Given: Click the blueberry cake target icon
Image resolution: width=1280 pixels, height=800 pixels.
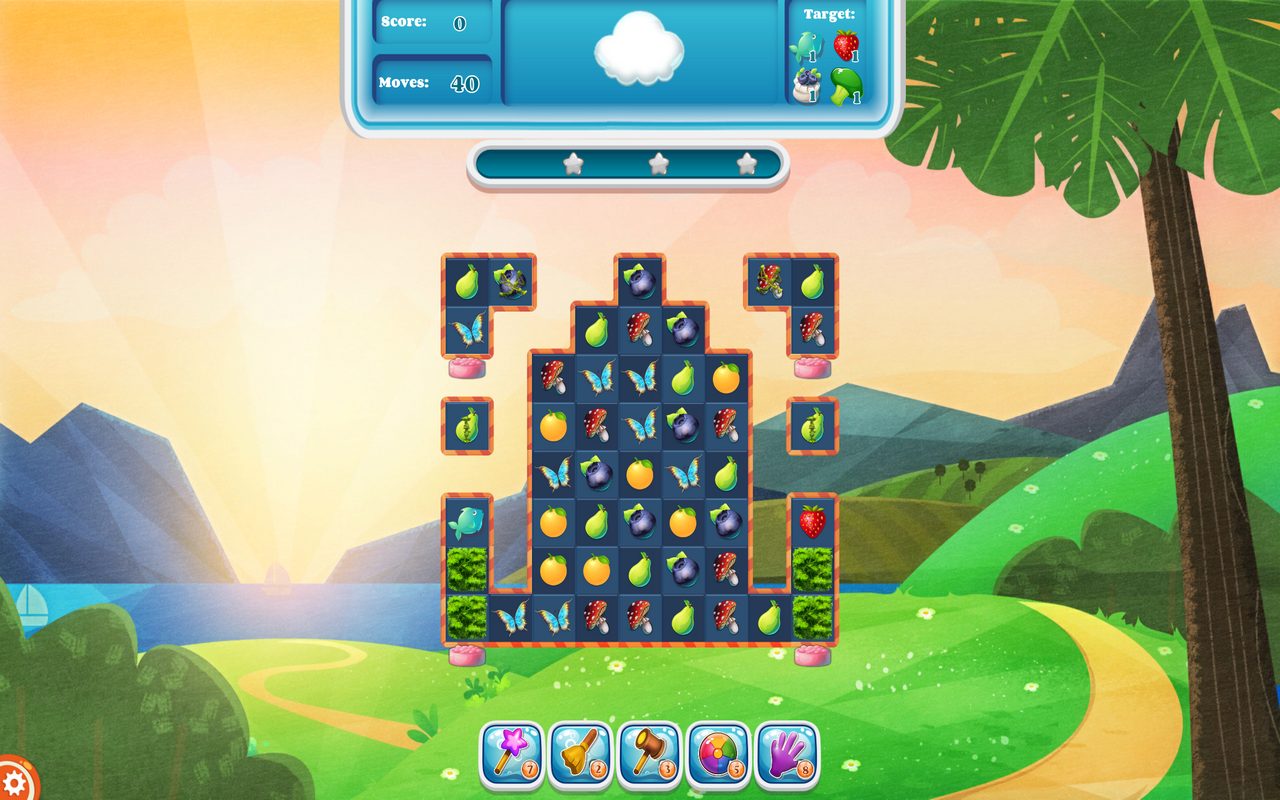Looking at the screenshot, I should pyautogui.click(x=809, y=88).
